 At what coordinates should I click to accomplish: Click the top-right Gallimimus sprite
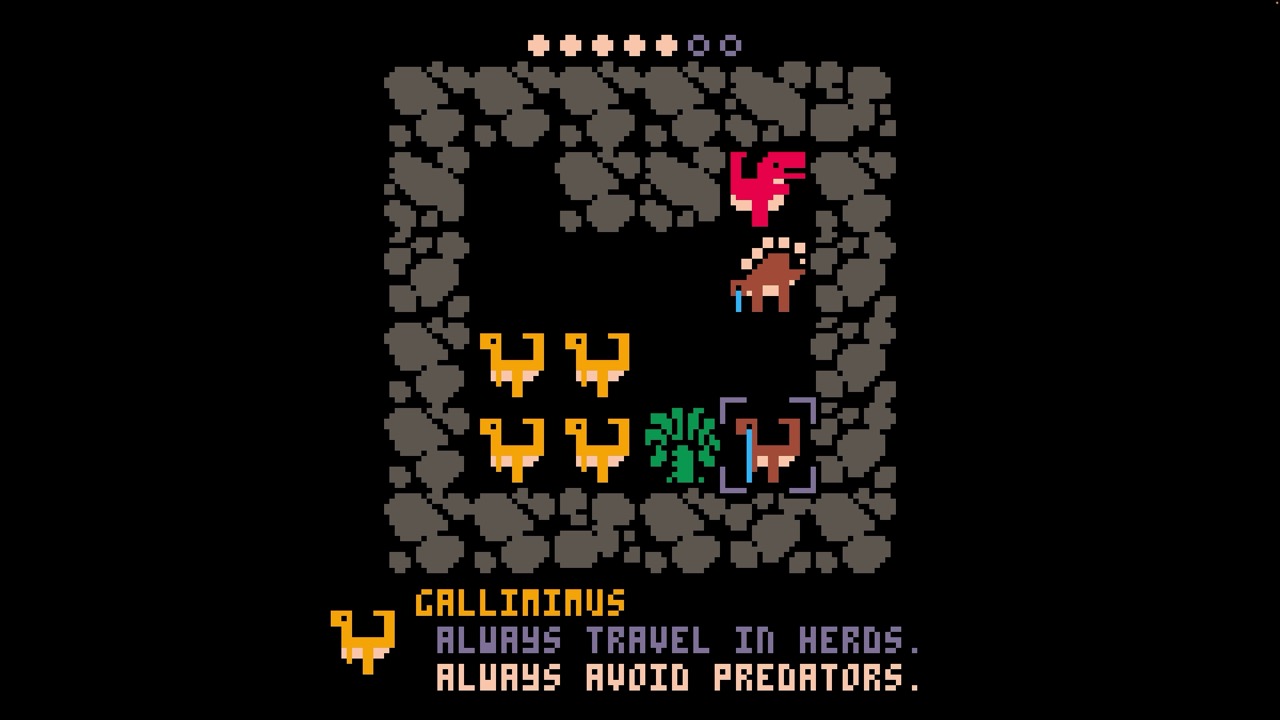coord(598,365)
